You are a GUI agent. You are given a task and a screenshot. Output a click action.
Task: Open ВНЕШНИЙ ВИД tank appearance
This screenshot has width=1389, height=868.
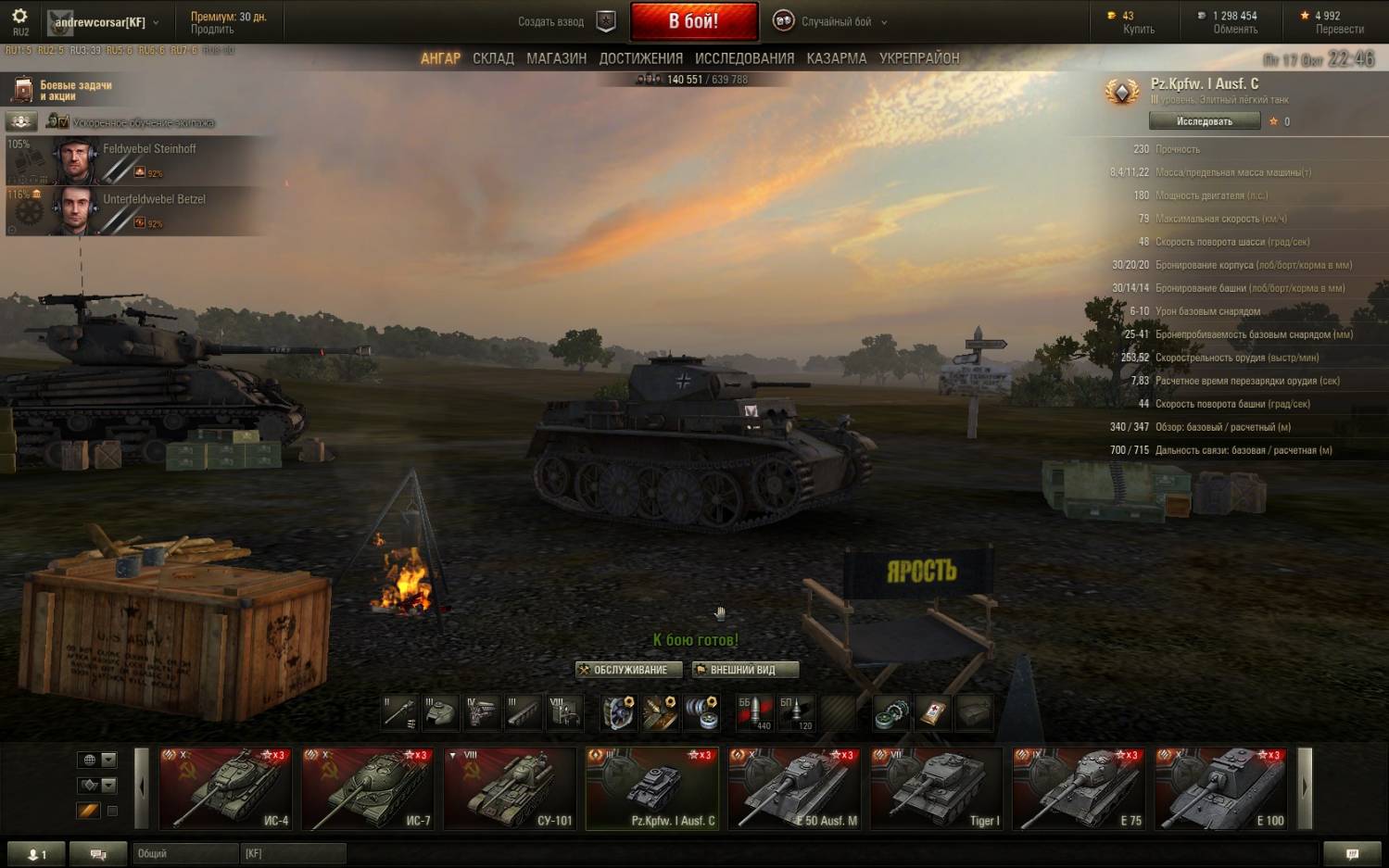click(744, 670)
